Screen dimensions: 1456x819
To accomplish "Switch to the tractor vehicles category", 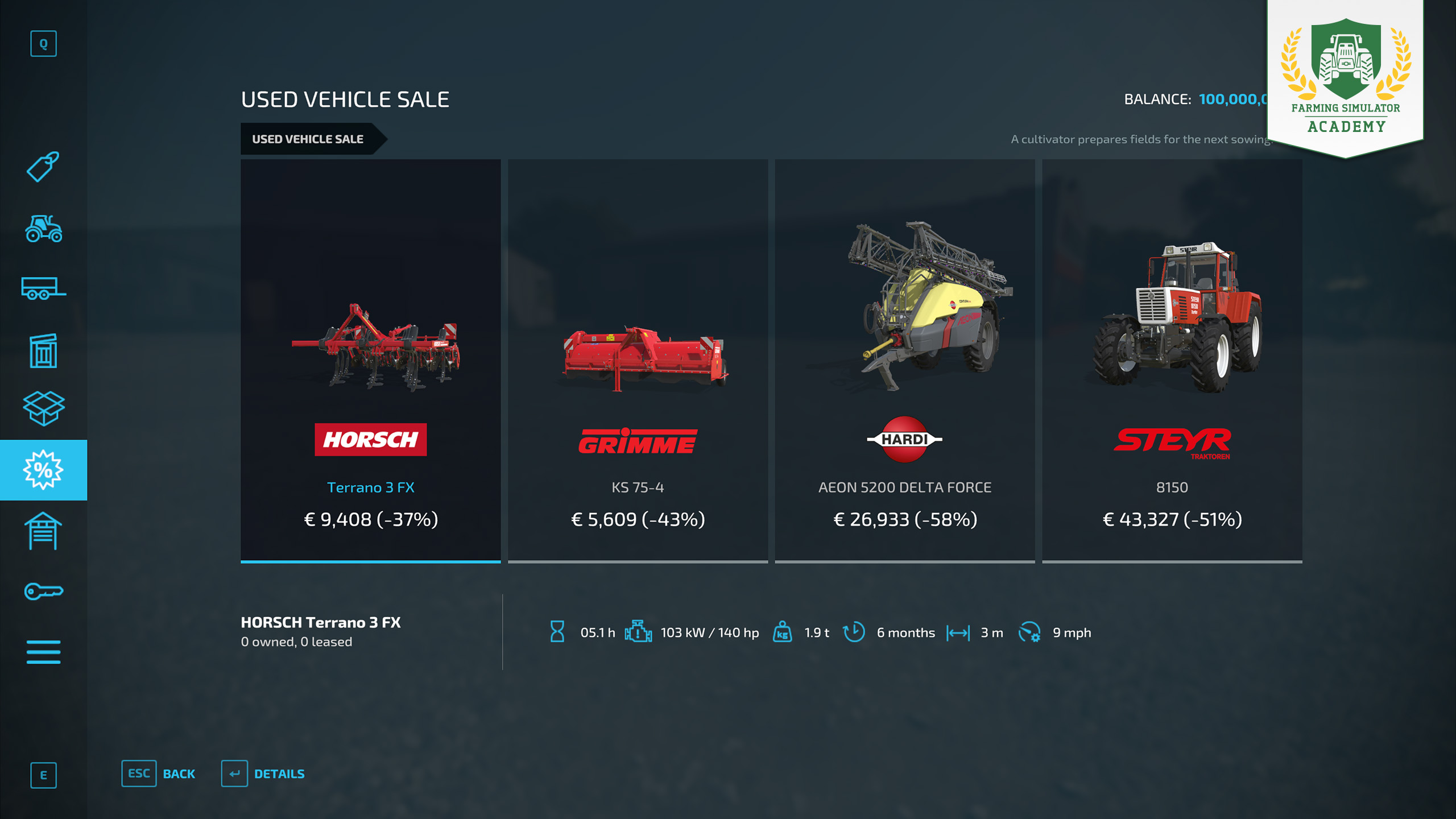I will [x=43, y=229].
